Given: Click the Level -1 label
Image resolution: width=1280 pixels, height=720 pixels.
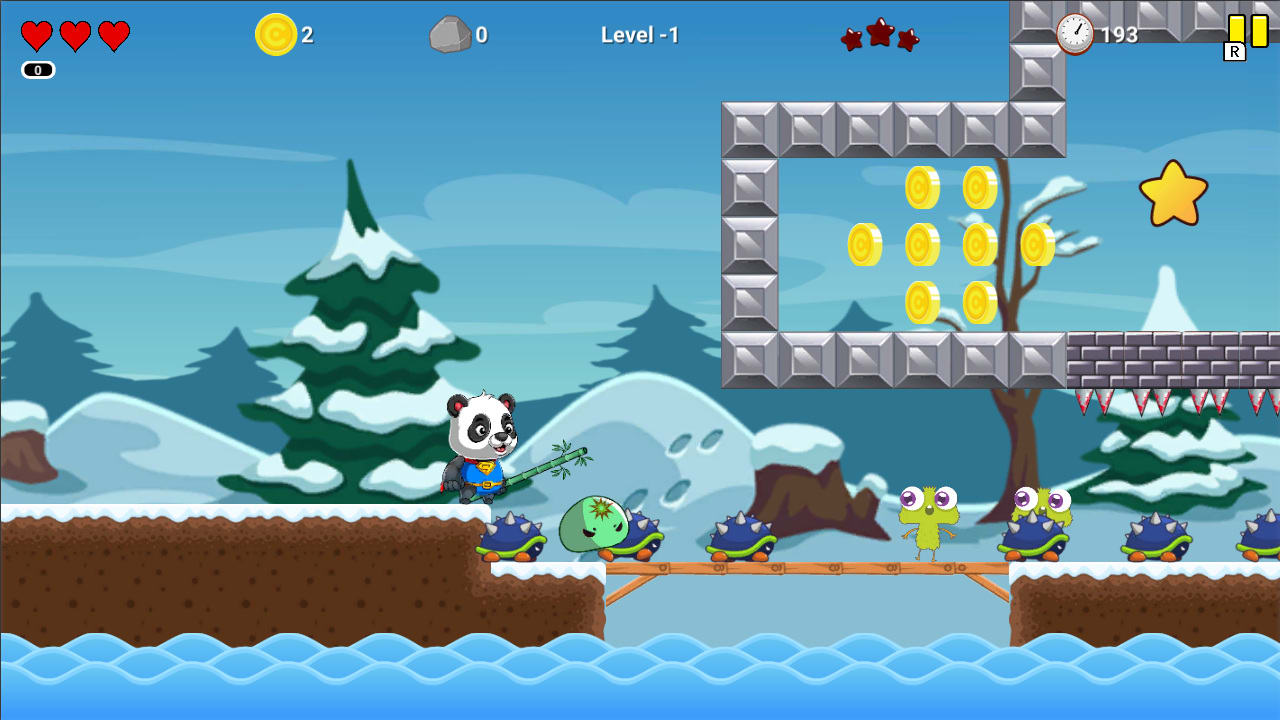Looking at the screenshot, I should click(639, 34).
